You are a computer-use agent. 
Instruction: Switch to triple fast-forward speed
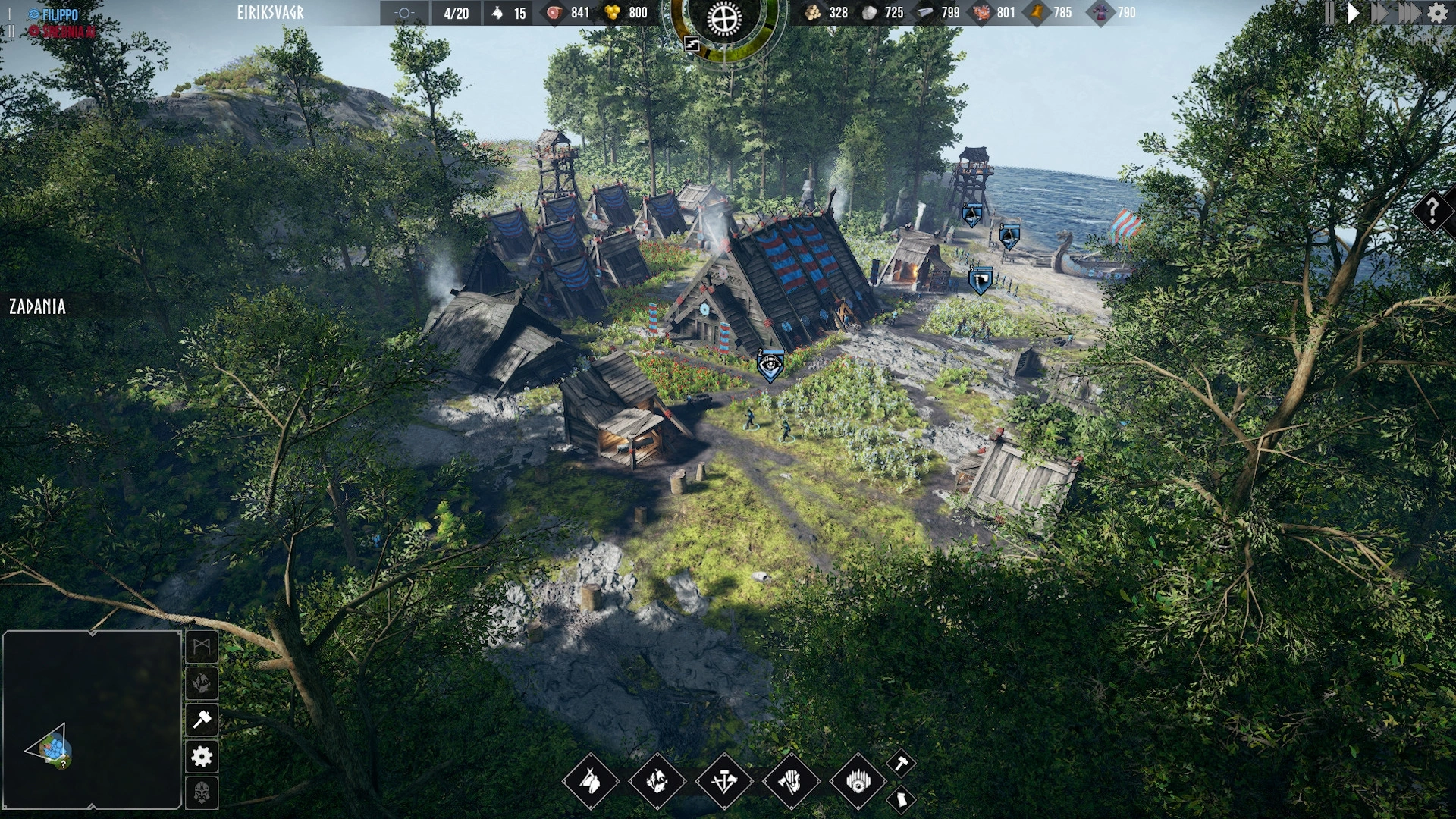tap(1409, 13)
